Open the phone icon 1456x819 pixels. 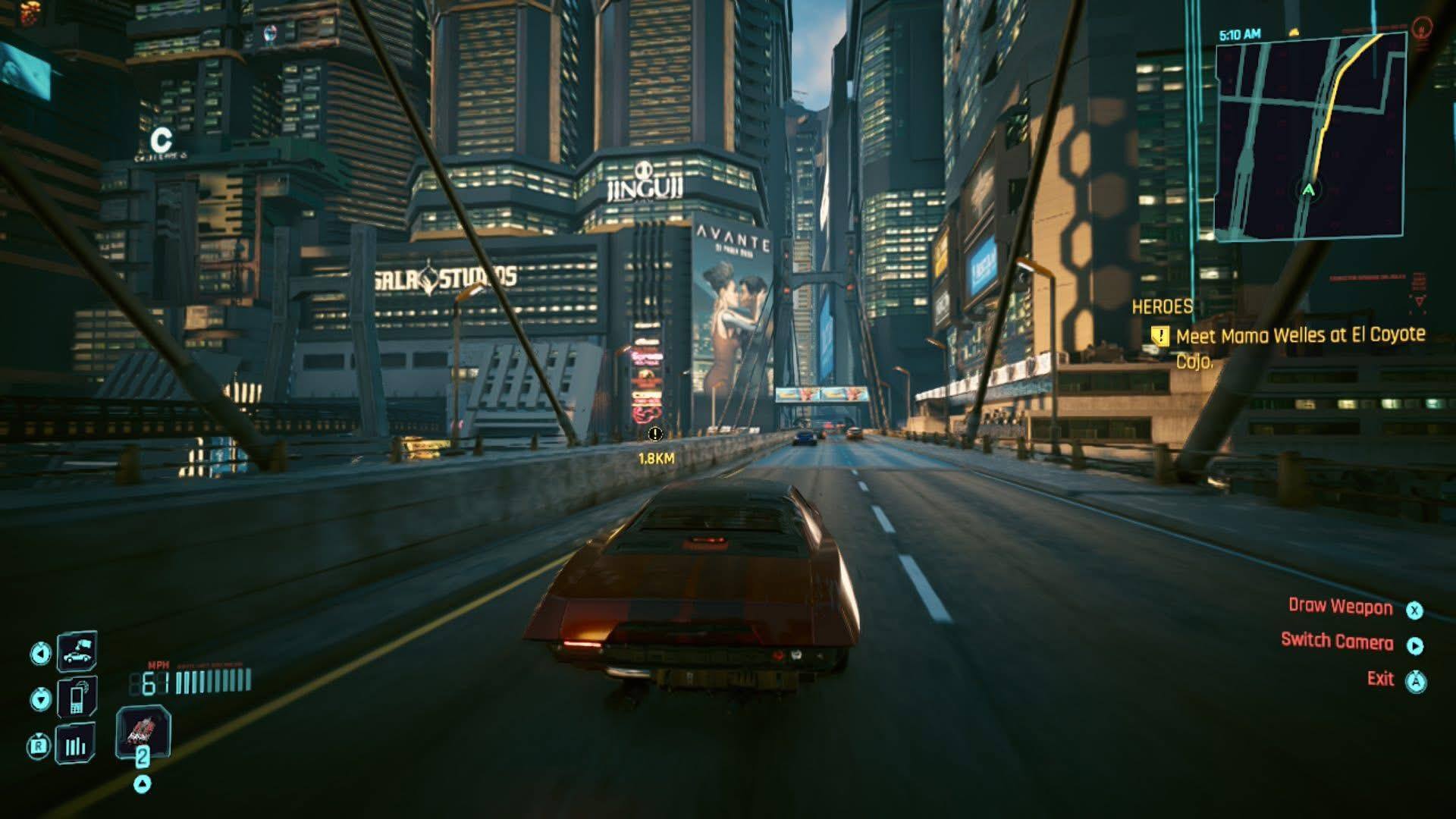[x=77, y=697]
